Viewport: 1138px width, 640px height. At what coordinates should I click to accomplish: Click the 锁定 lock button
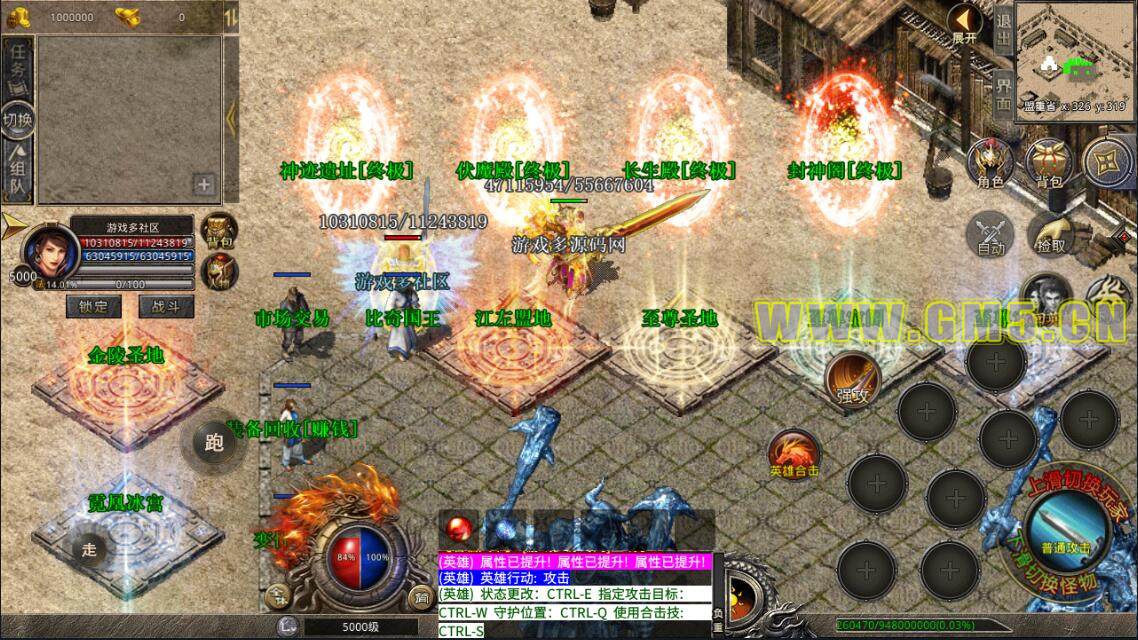click(94, 307)
